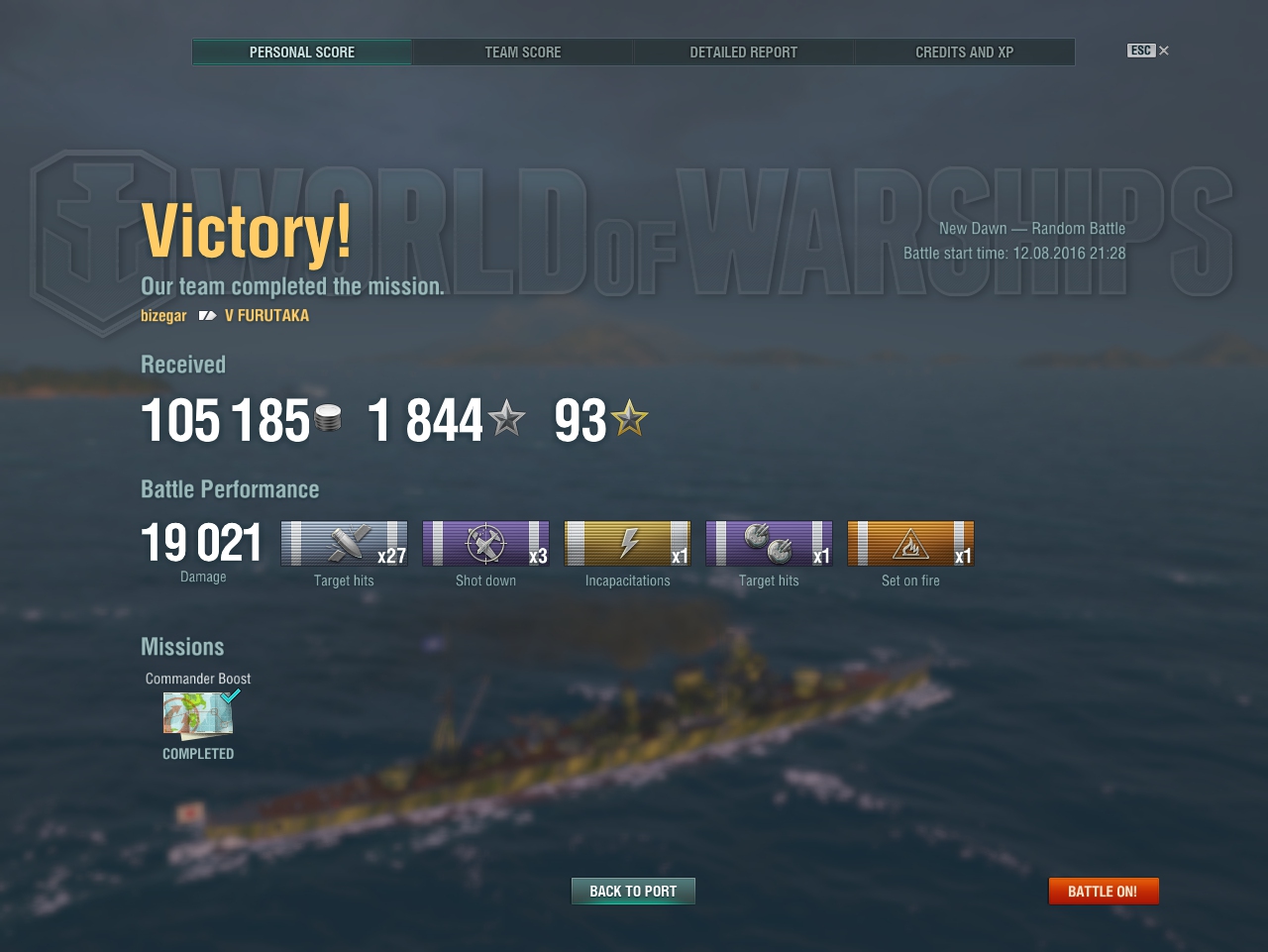Select the Set on fire ribbon
Viewport: 1268px width, 952px height.
click(x=910, y=544)
